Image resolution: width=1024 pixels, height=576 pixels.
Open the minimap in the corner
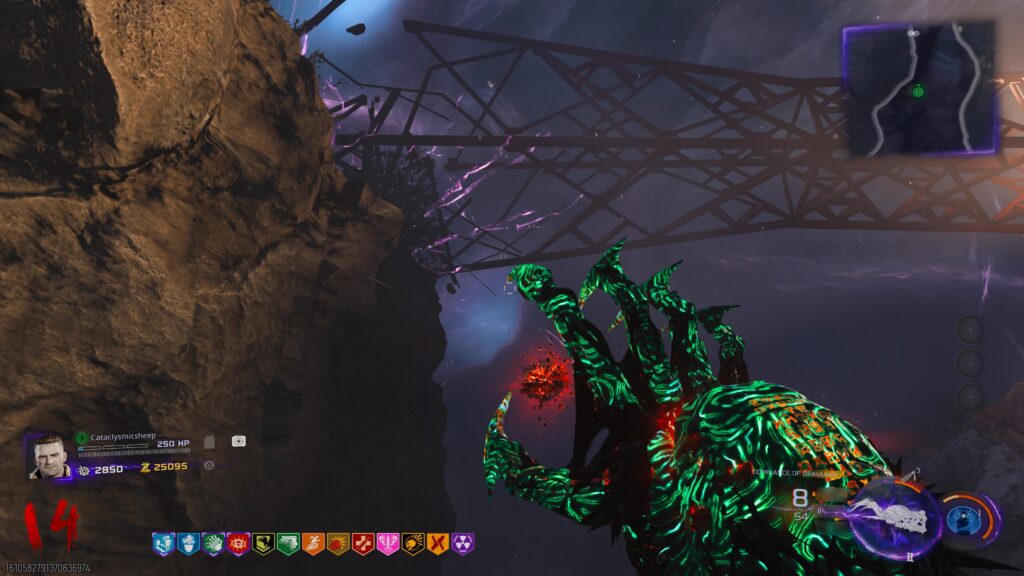920,89
